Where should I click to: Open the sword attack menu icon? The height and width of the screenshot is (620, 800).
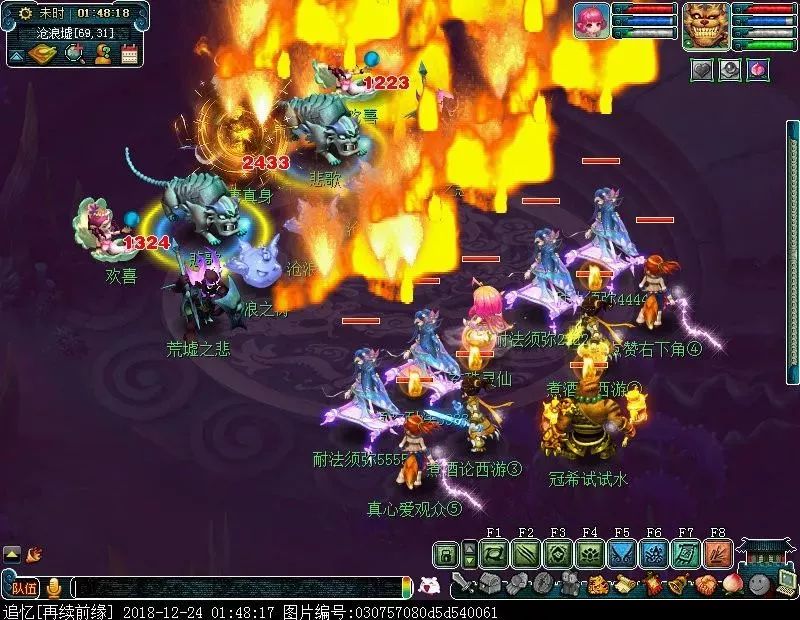[461, 584]
